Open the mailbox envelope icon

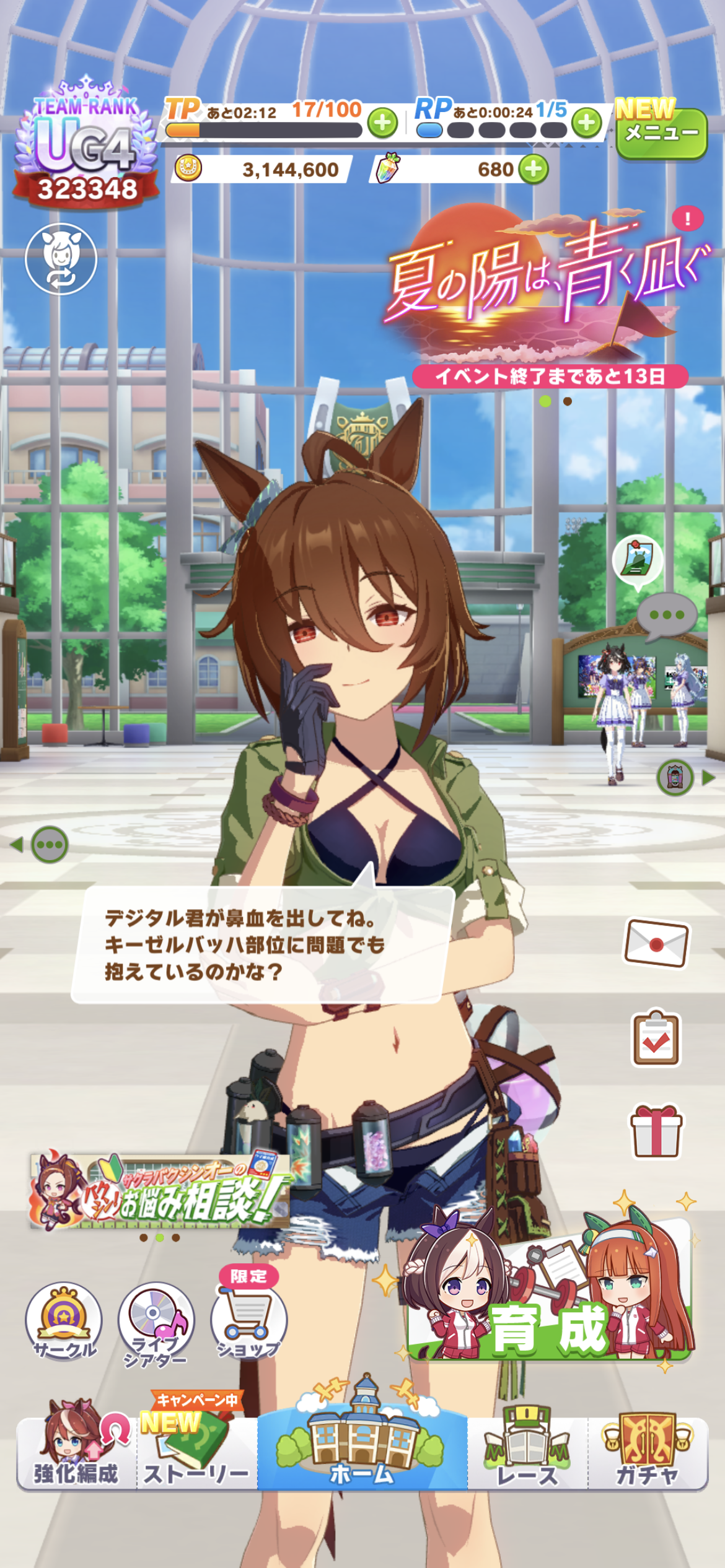pos(656,943)
